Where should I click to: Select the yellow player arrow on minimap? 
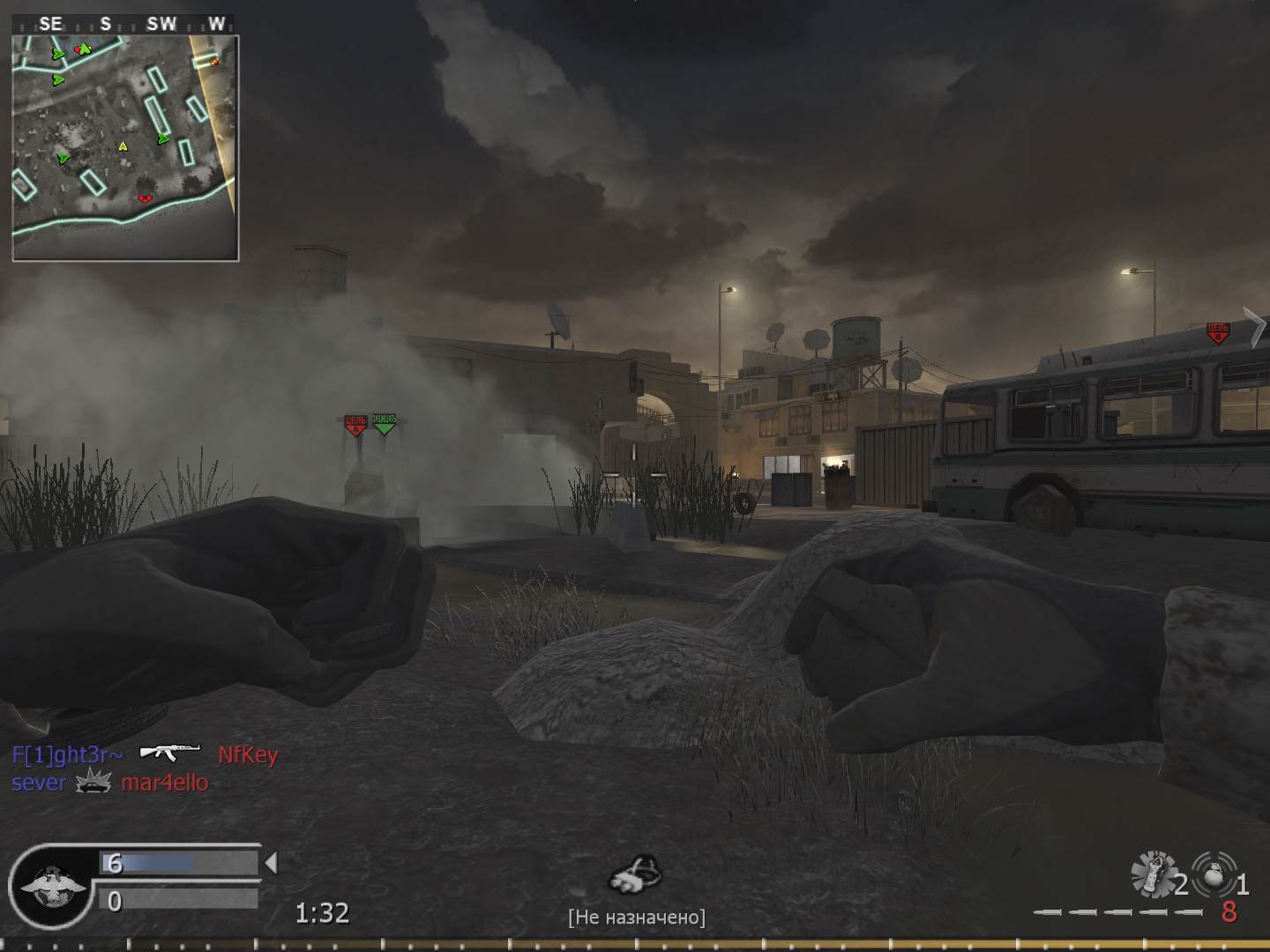coord(123,146)
